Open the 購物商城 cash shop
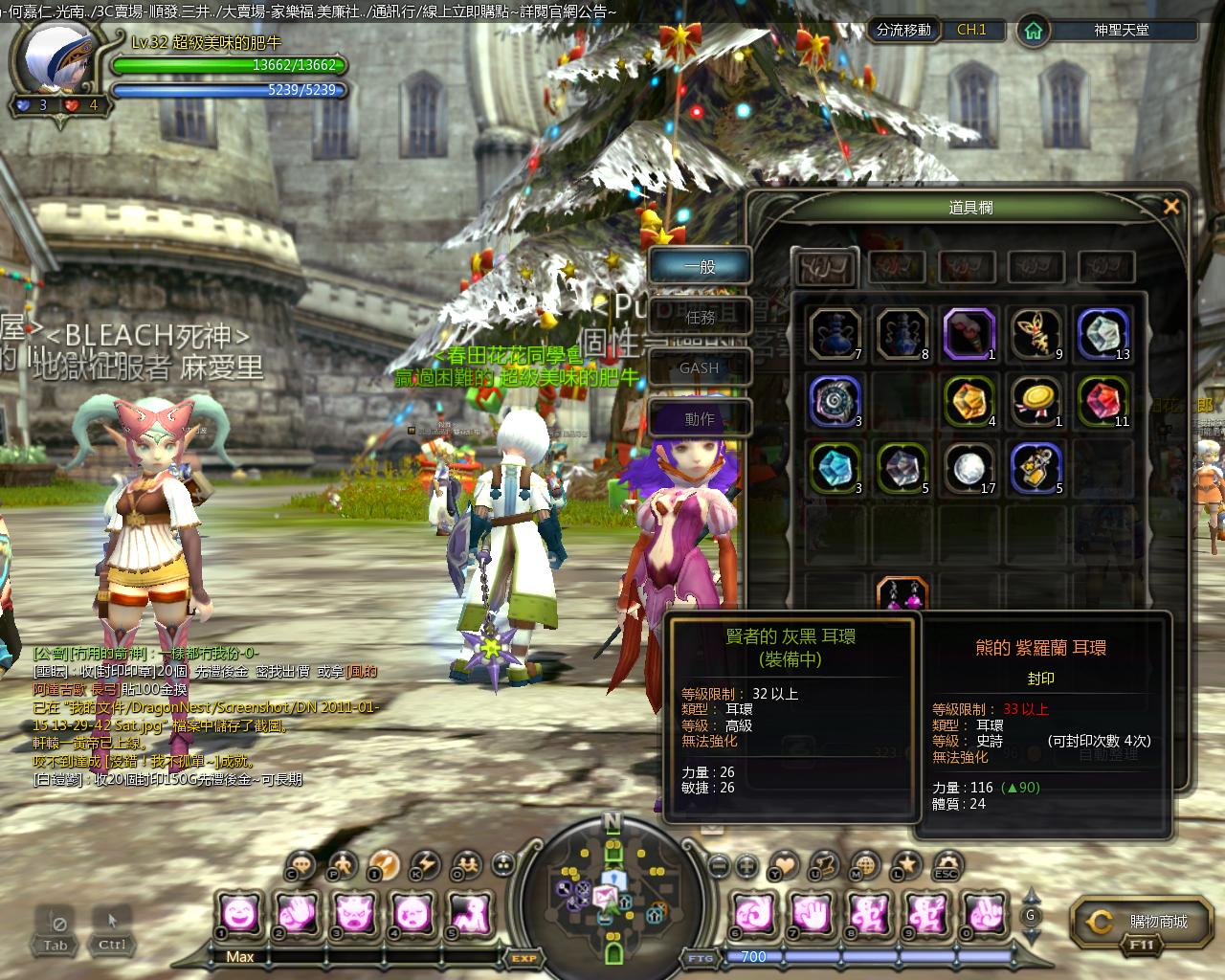Screen dimensions: 1225x980 tap(1144, 922)
